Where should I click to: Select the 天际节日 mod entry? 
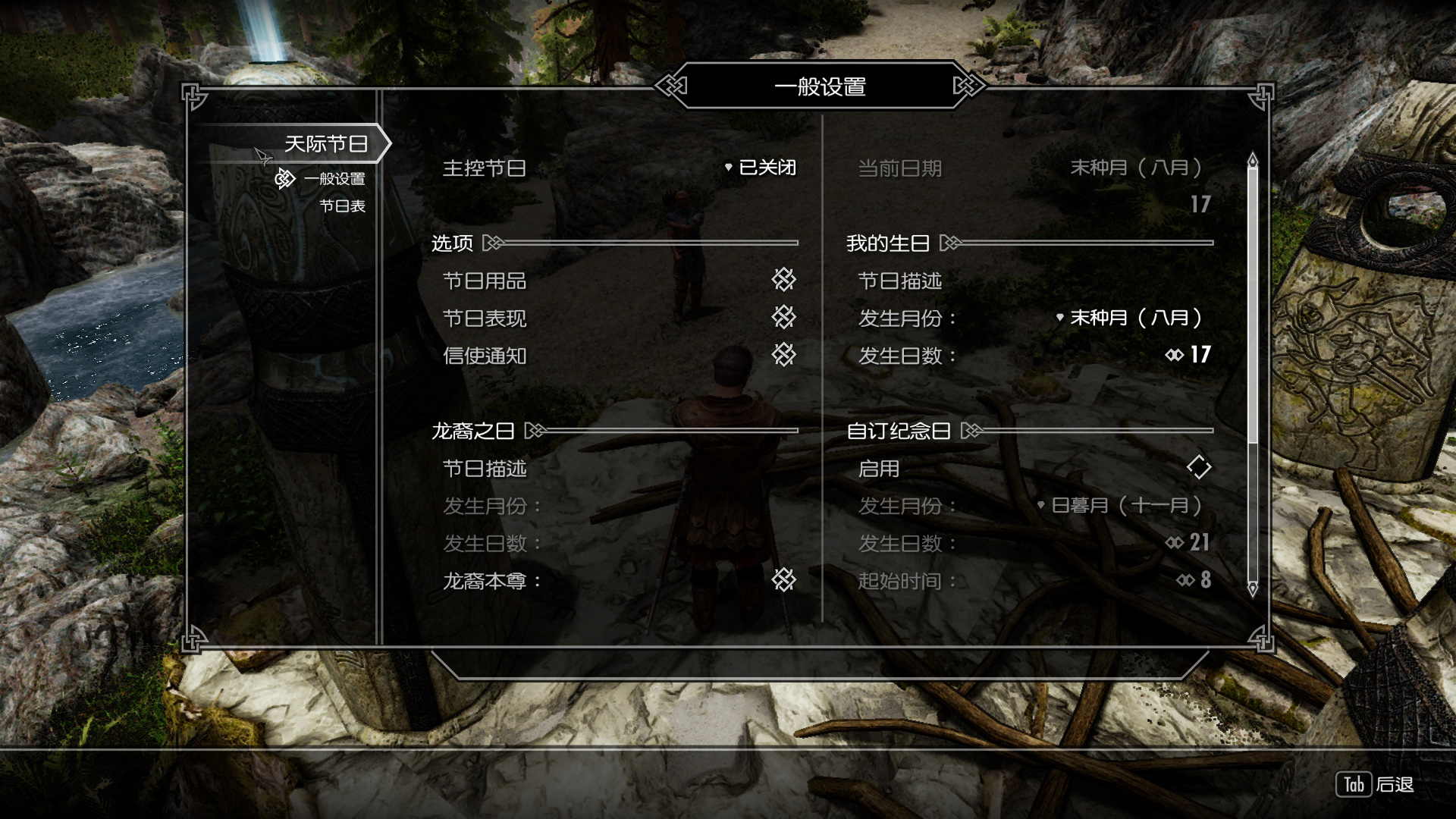(325, 144)
